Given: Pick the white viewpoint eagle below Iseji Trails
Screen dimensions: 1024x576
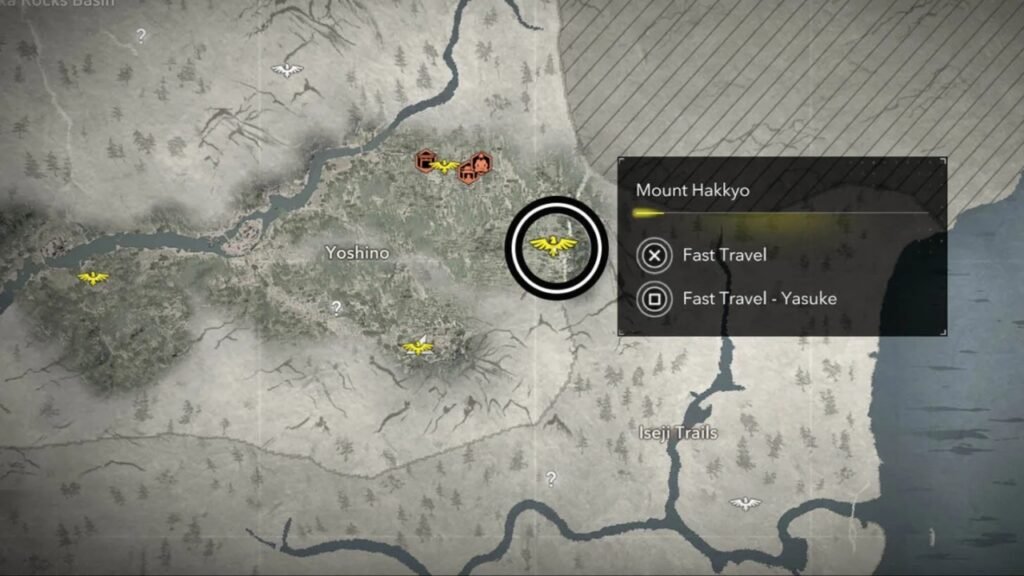Looking at the screenshot, I should [744, 503].
